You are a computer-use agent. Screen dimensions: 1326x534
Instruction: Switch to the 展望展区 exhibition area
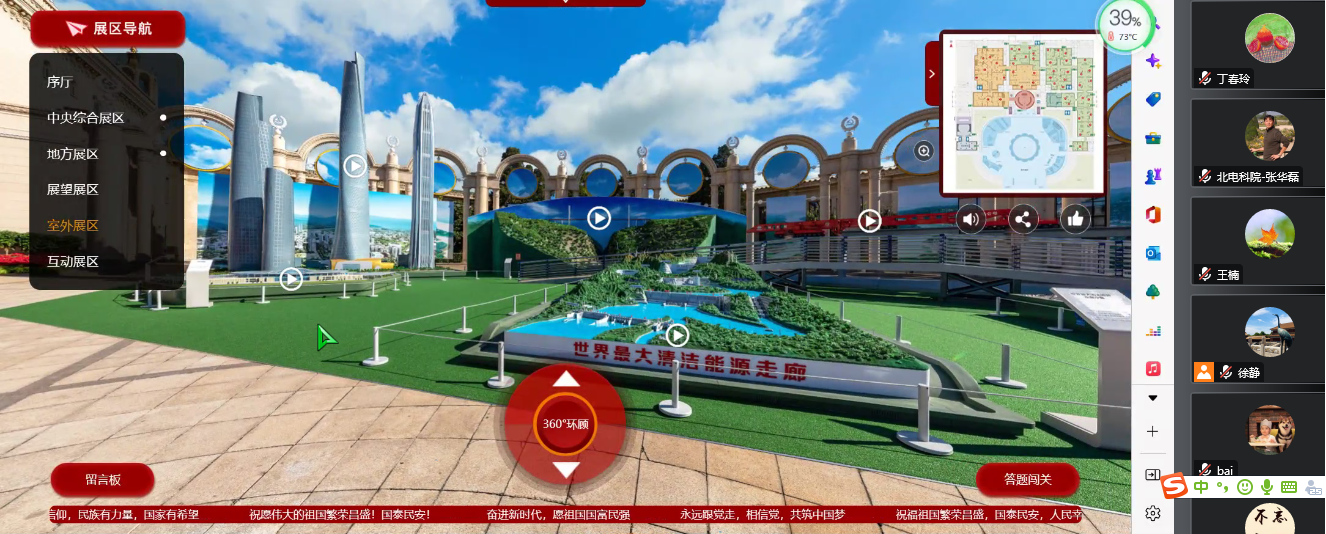coord(72,189)
